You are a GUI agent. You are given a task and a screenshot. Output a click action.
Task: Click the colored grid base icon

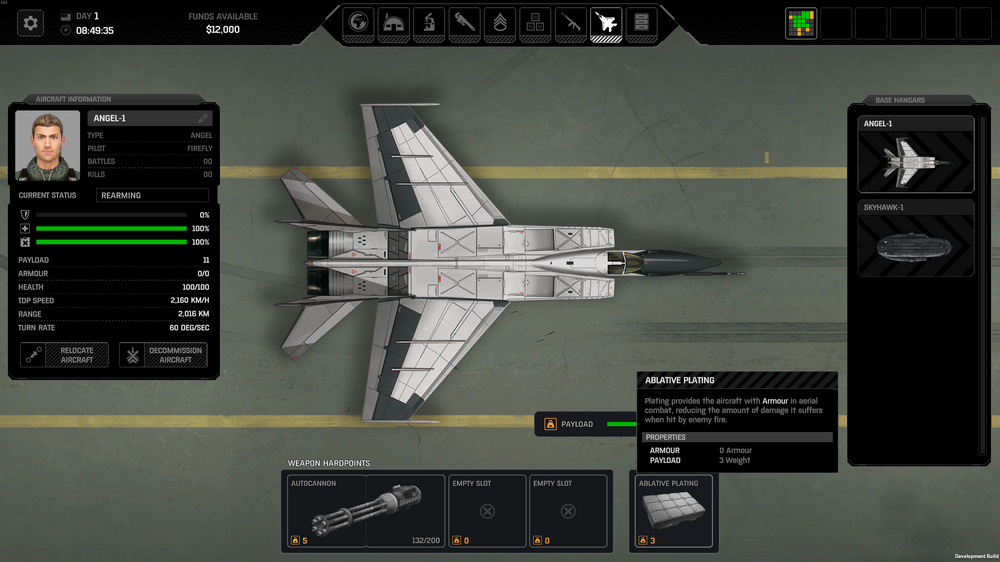coord(800,23)
